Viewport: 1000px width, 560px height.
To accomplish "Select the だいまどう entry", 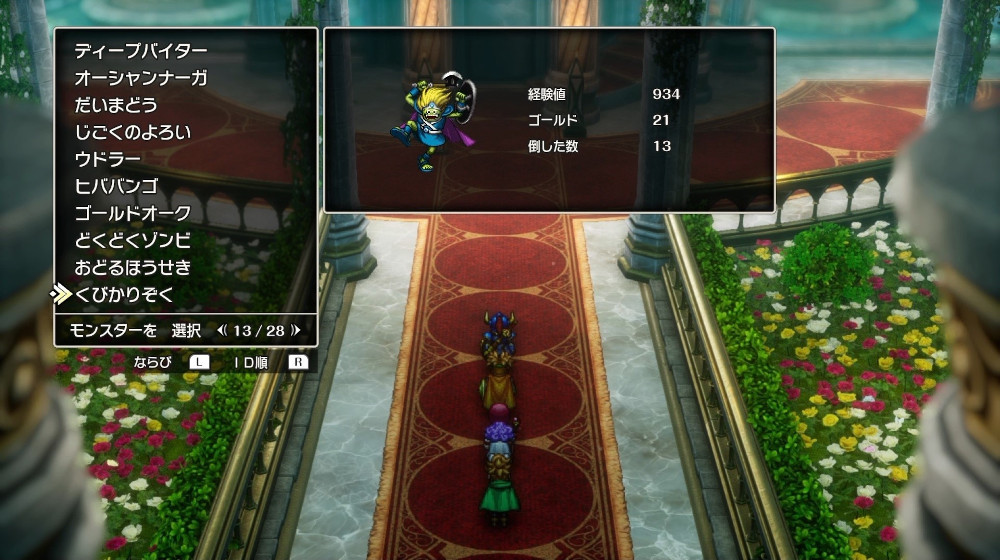I will pos(116,105).
